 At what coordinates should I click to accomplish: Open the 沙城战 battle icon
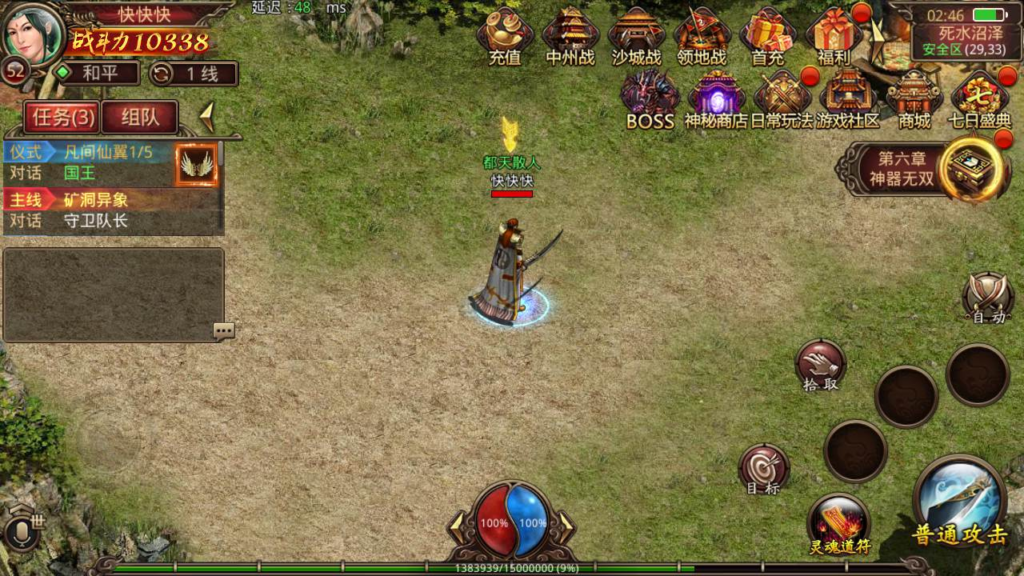[x=636, y=36]
